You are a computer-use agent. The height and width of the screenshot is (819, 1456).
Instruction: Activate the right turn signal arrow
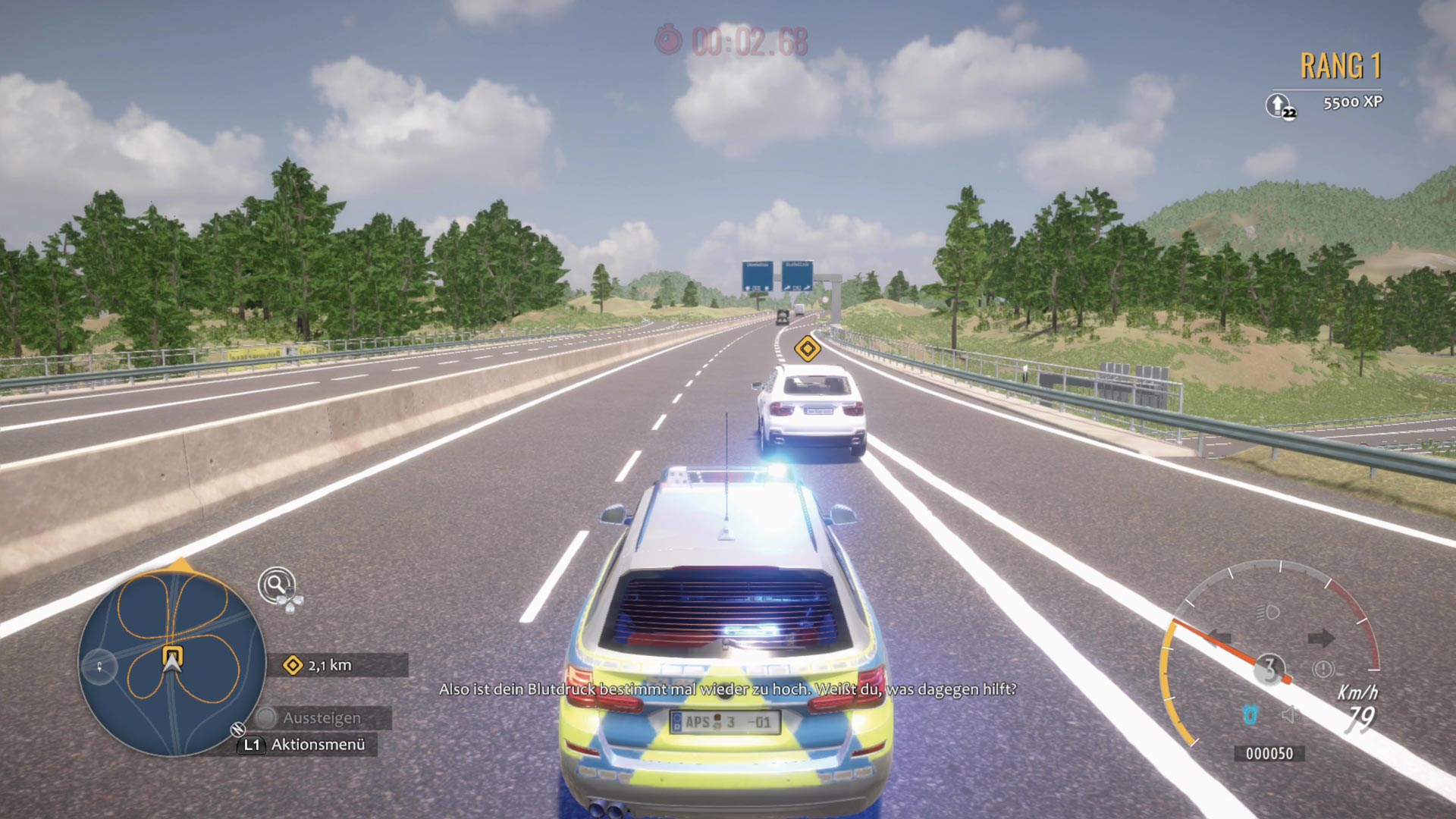click(1320, 638)
